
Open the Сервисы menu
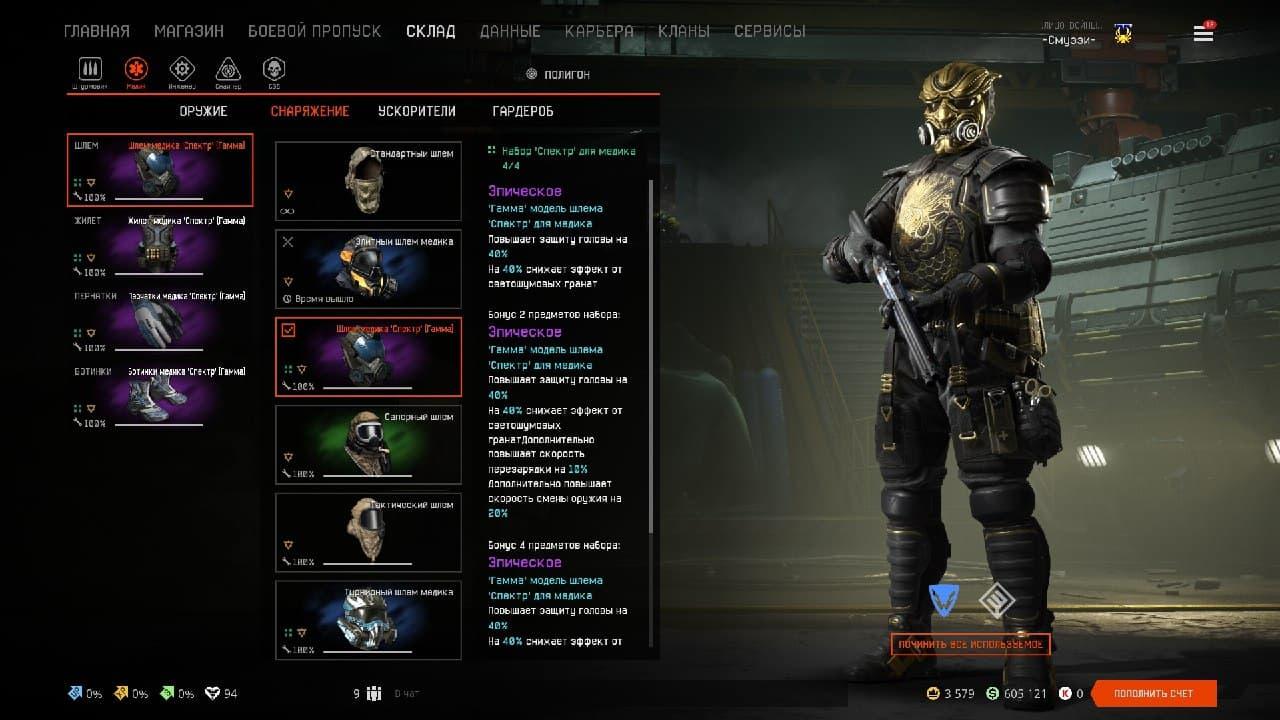pyautogui.click(x=769, y=31)
